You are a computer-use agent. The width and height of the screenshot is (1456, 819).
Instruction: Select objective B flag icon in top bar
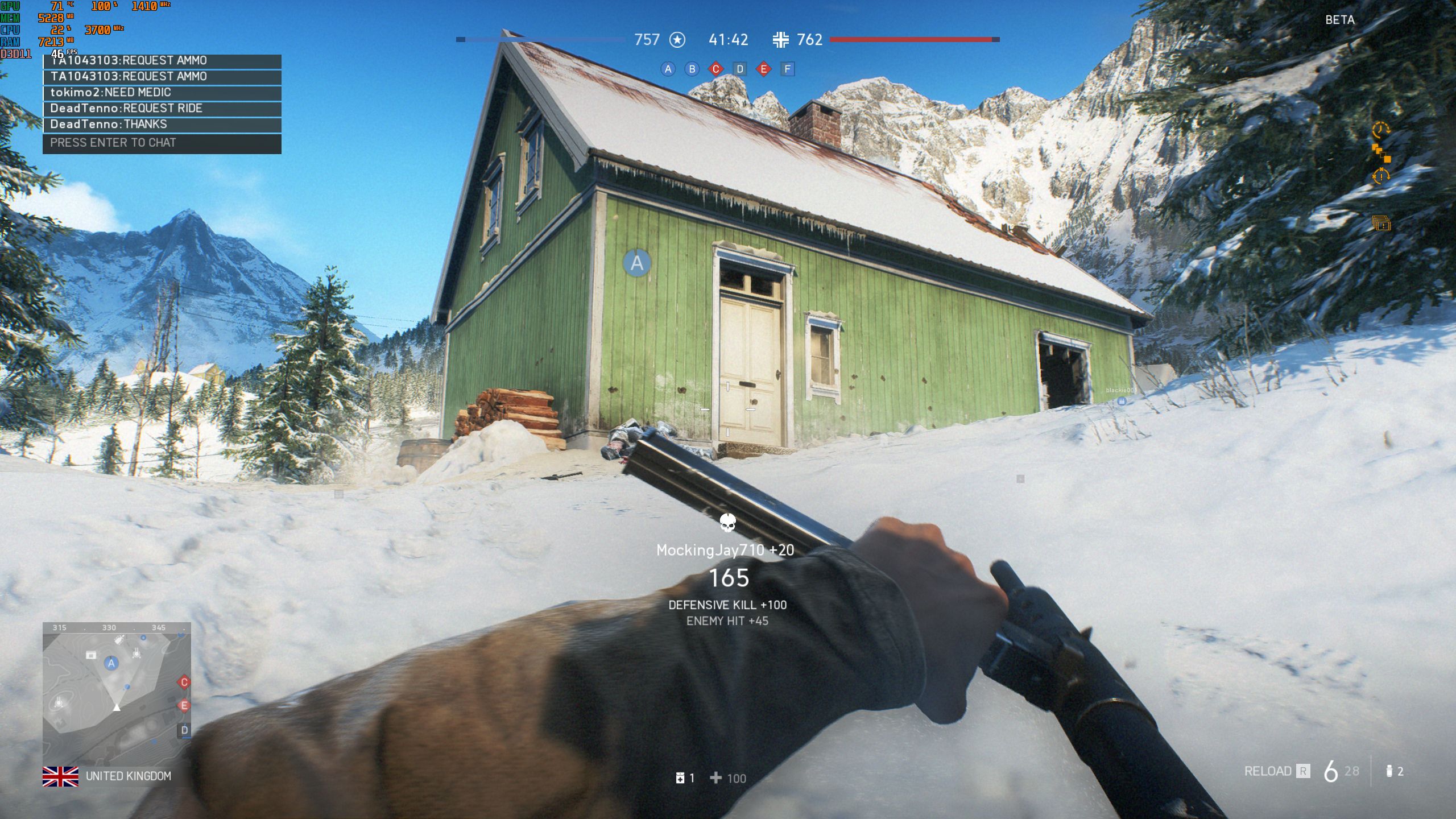(x=692, y=69)
